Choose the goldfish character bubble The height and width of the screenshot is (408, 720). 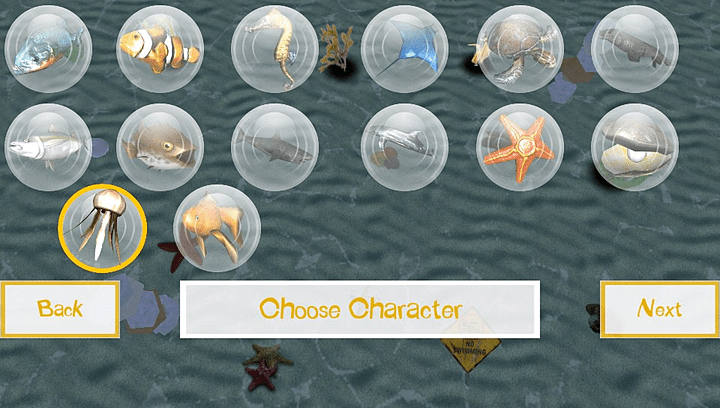coord(218,229)
